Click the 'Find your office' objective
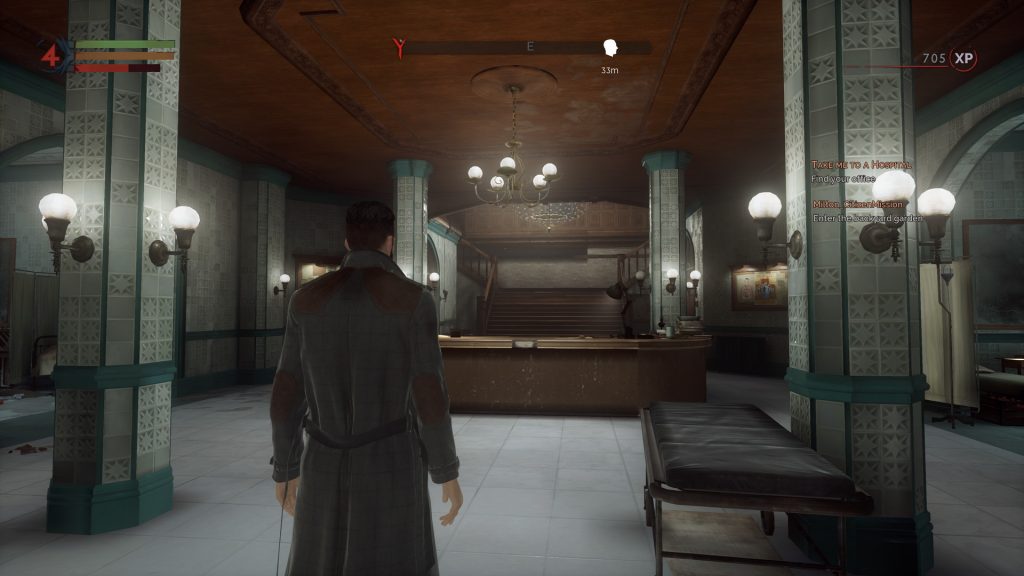The image size is (1024, 576). pos(843,179)
